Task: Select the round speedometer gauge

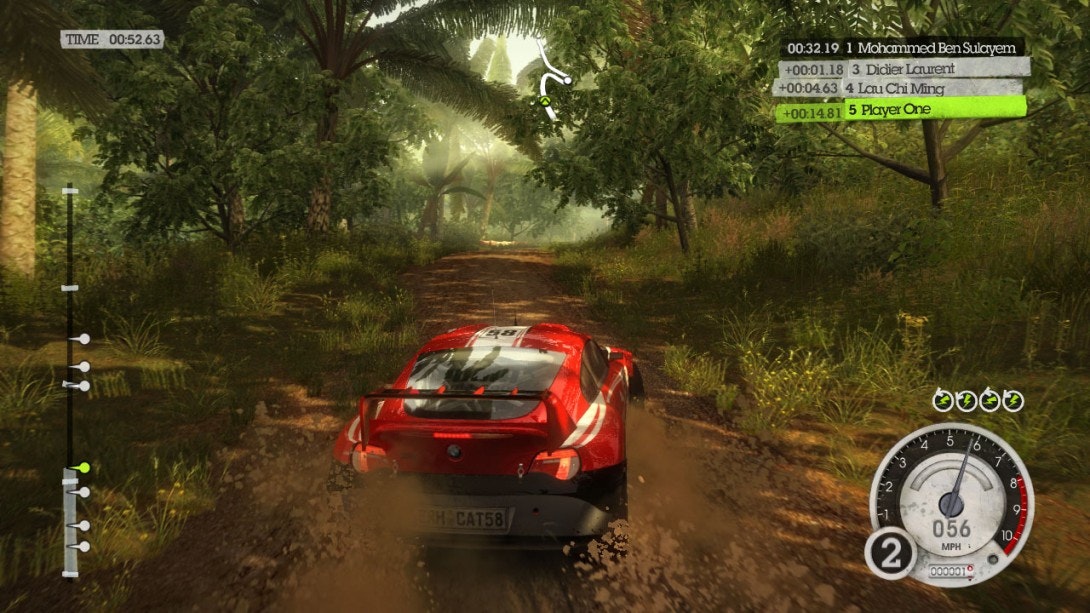Action: [x=949, y=503]
